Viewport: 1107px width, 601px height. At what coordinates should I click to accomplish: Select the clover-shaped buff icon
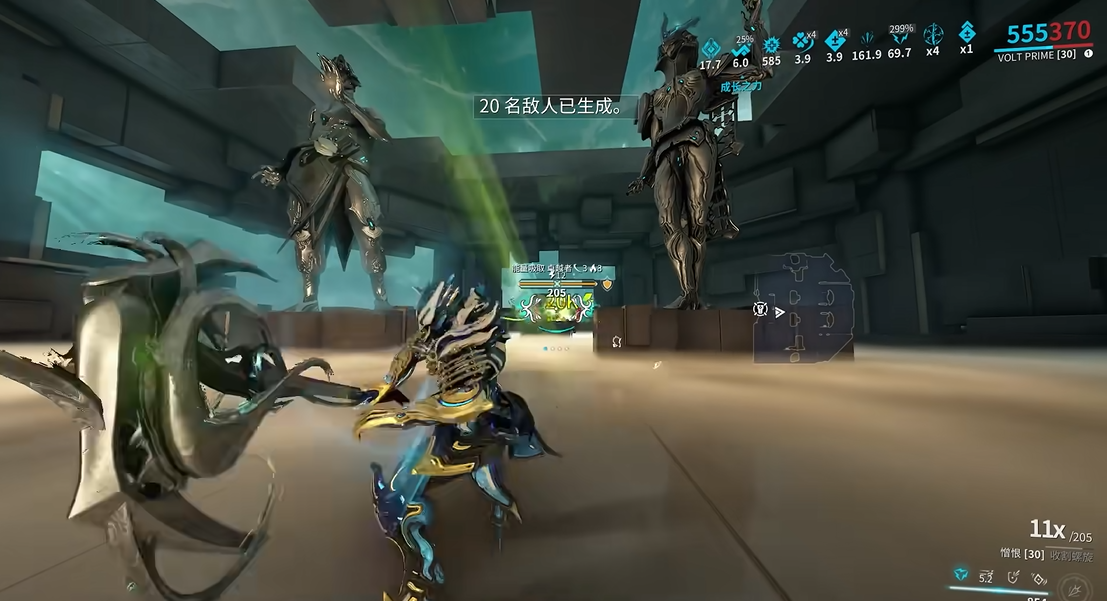[802, 41]
